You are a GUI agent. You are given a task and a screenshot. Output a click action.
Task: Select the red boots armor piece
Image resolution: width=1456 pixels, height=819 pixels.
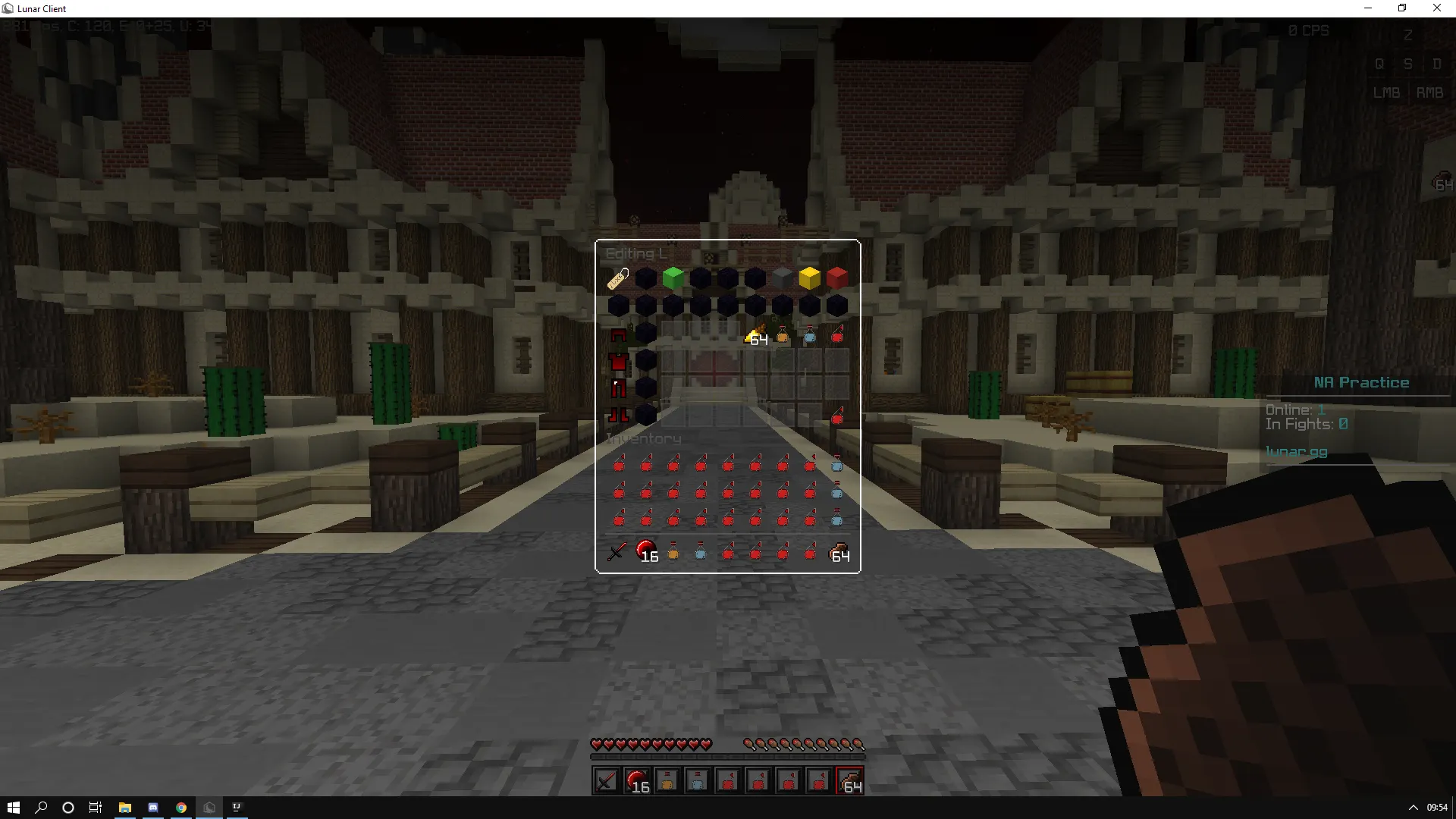click(618, 416)
